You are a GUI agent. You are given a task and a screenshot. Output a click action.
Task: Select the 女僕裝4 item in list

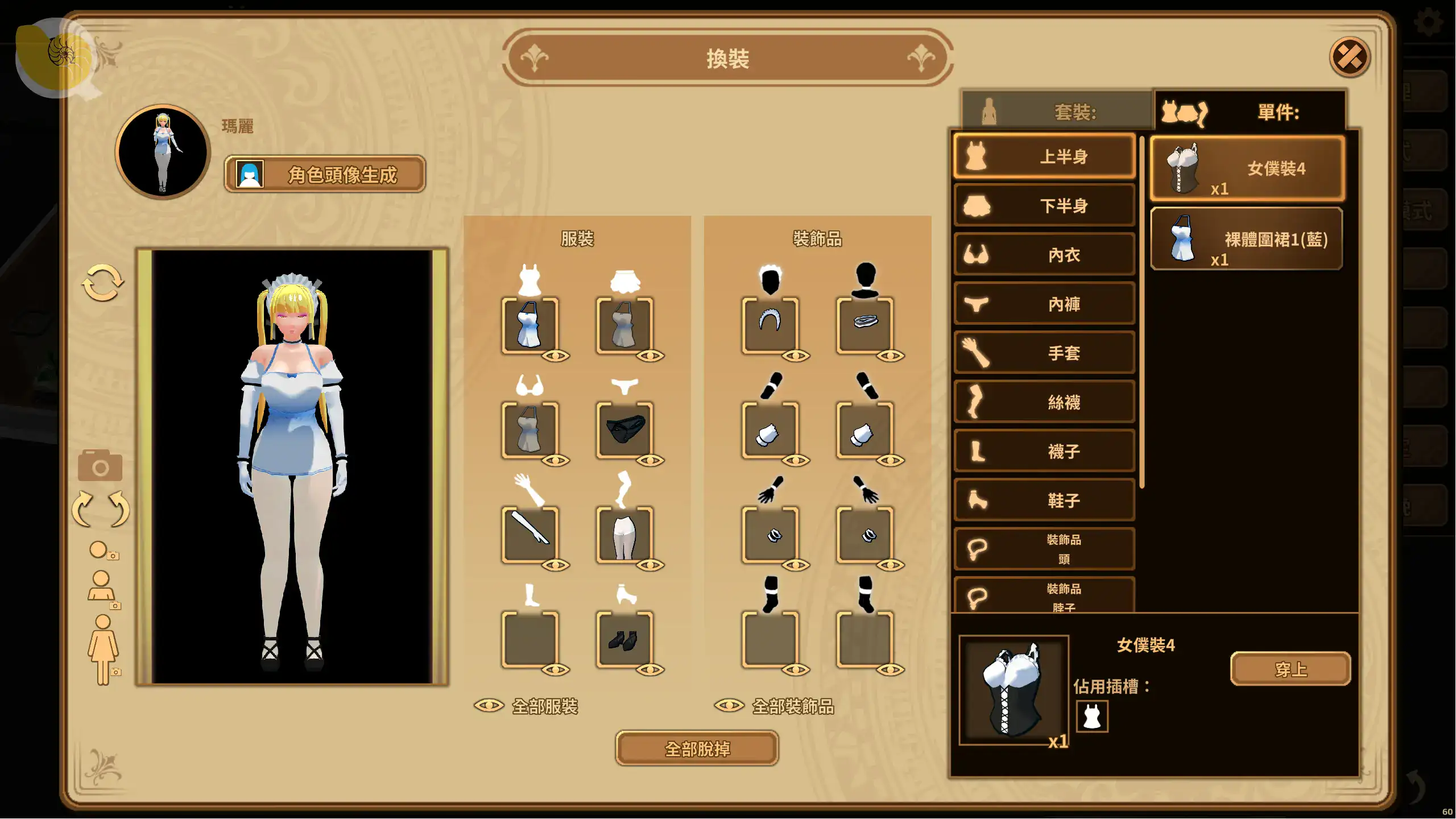pos(1248,168)
